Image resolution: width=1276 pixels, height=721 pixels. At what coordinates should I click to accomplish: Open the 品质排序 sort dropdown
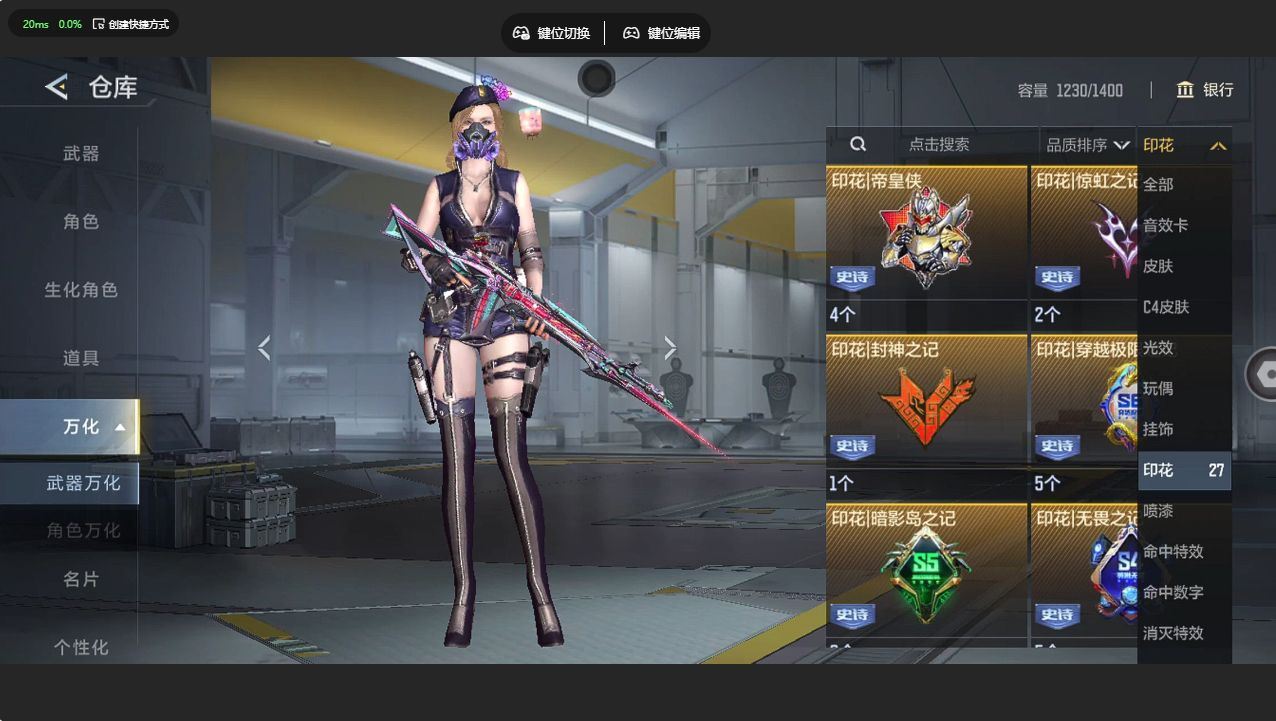(x=1087, y=145)
